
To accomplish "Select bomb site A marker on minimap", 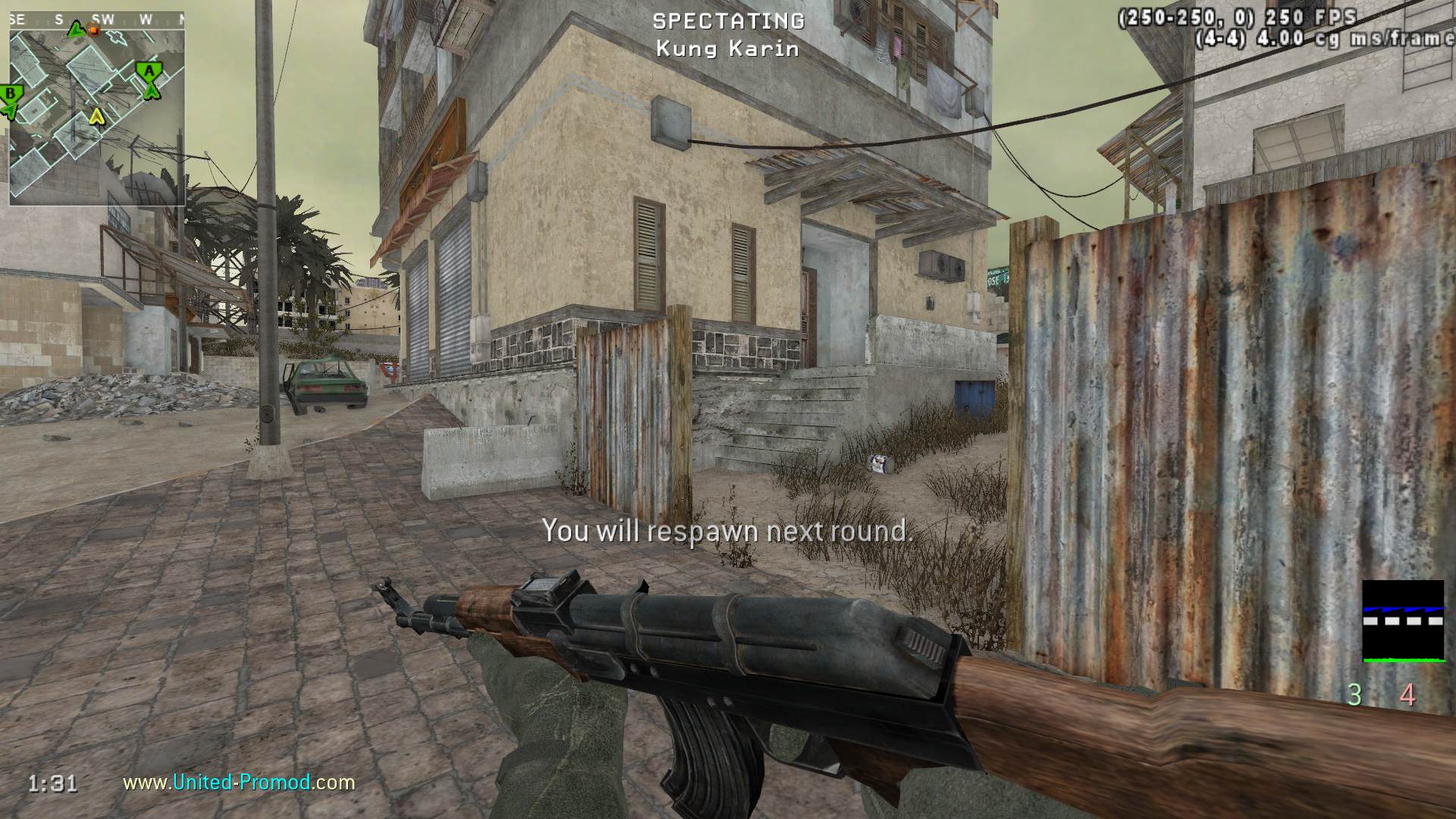I will click(149, 71).
